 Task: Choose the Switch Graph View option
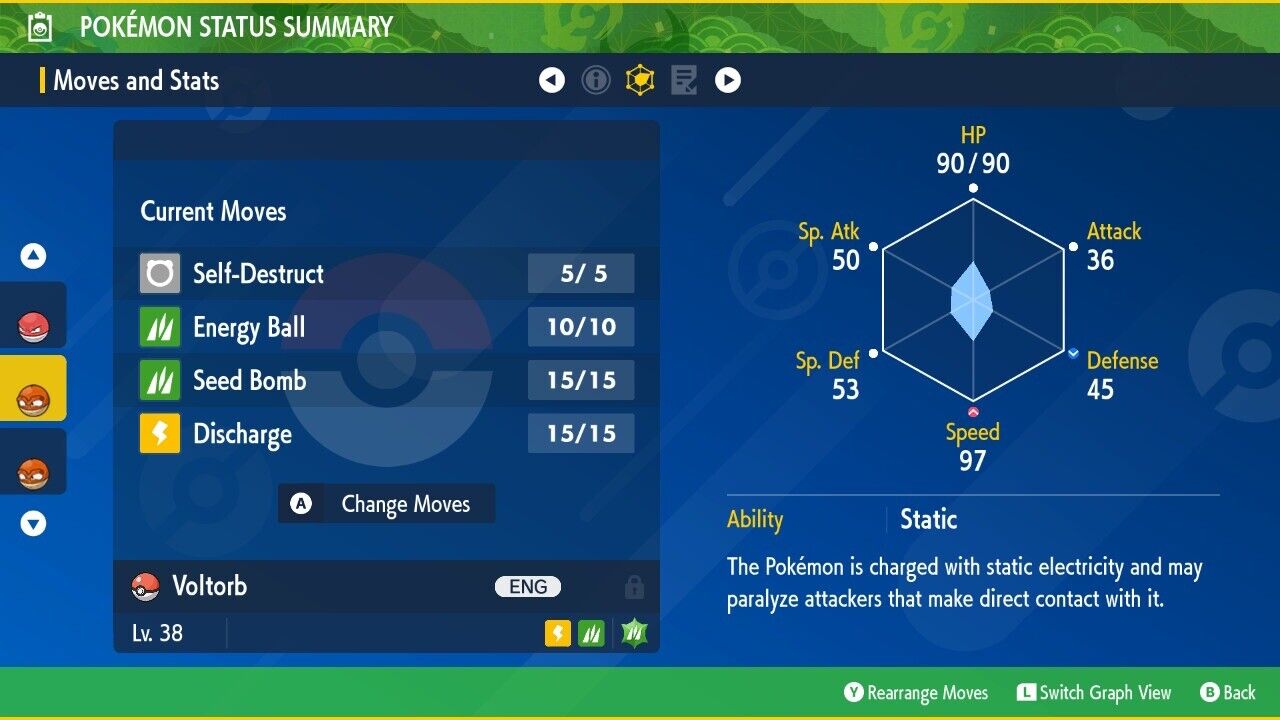(1093, 693)
